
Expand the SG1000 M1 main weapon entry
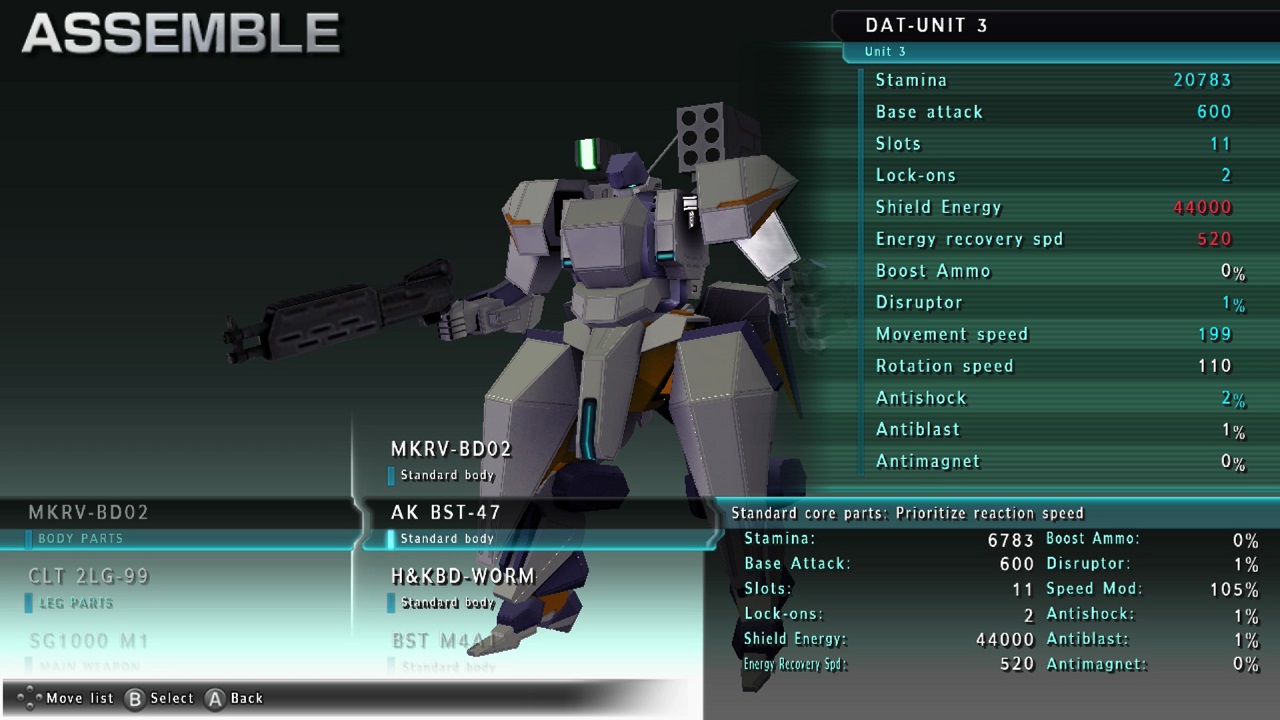click(89, 641)
